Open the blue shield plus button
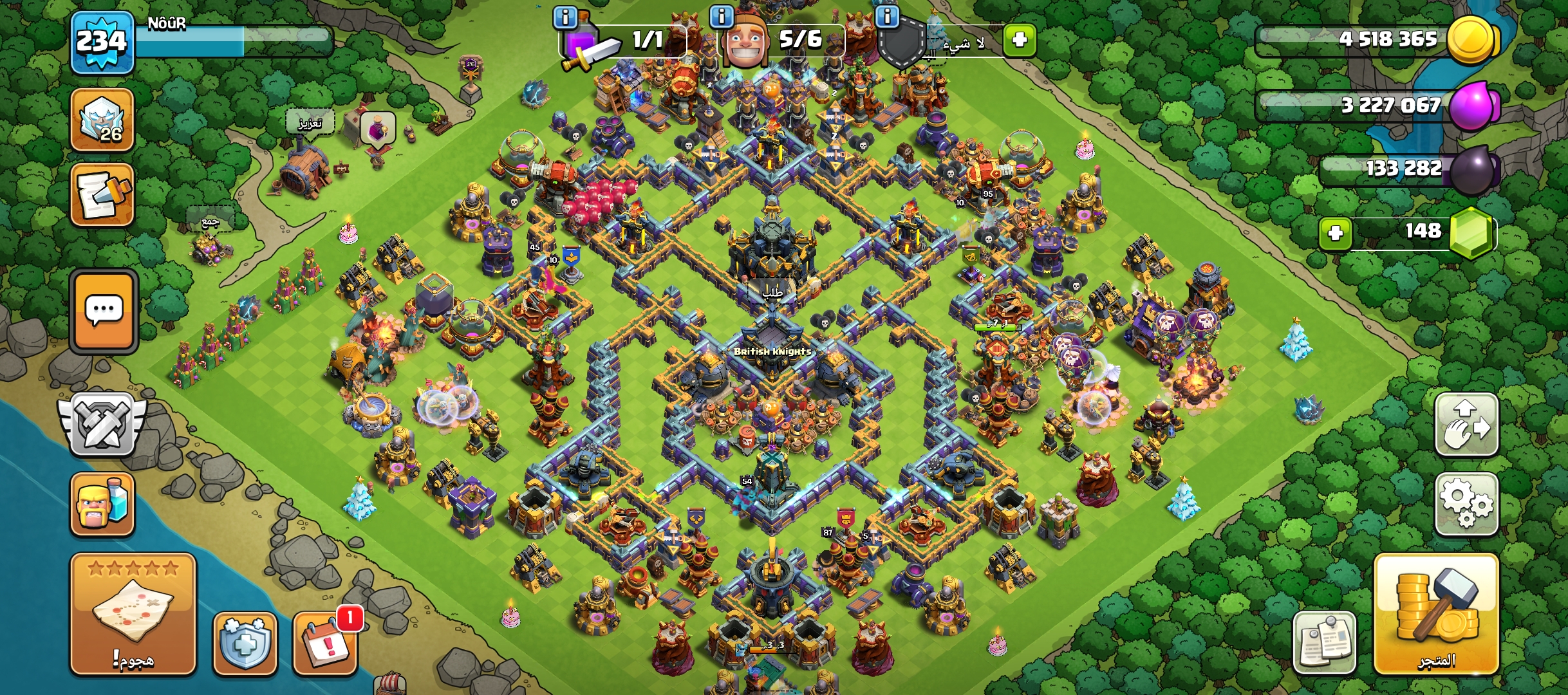The image size is (1568, 695). (245, 643)
